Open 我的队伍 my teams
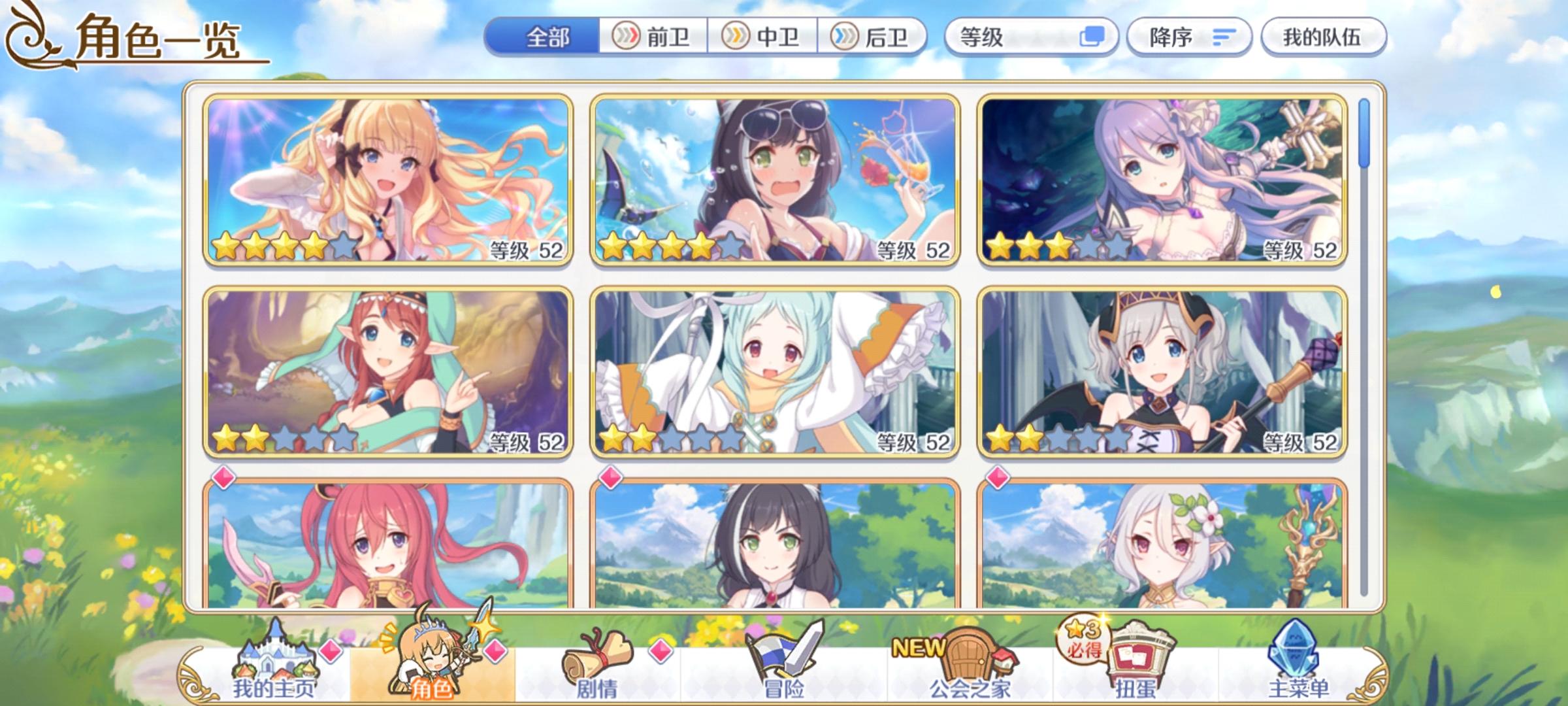 click(x=1325, y=37)
